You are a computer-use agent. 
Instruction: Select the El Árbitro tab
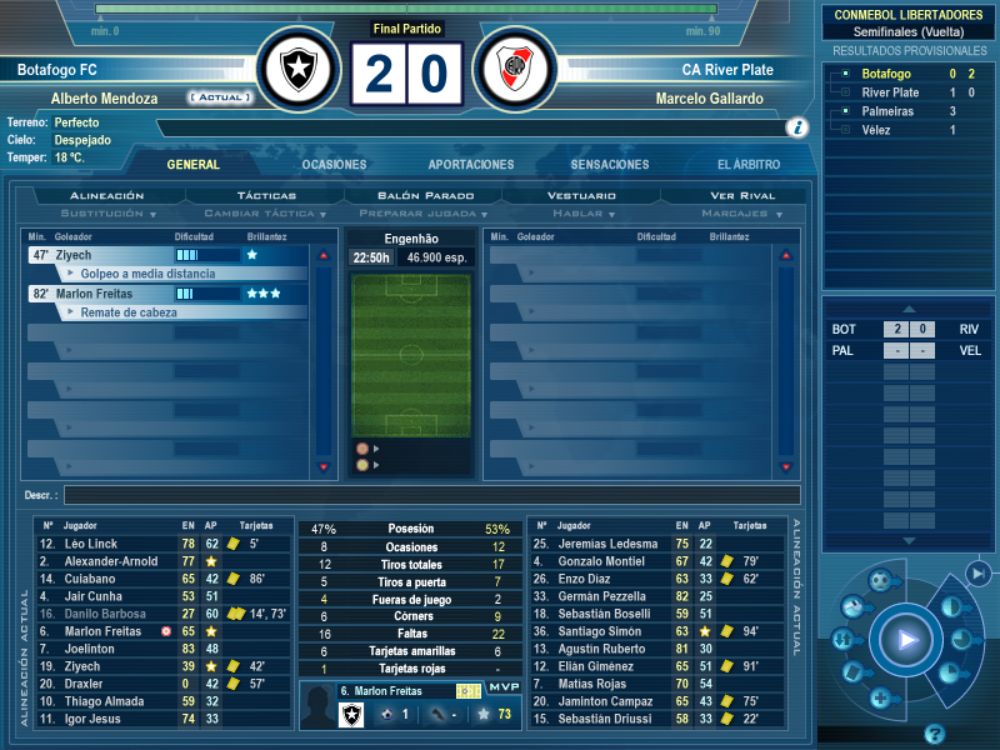point(748,165)
